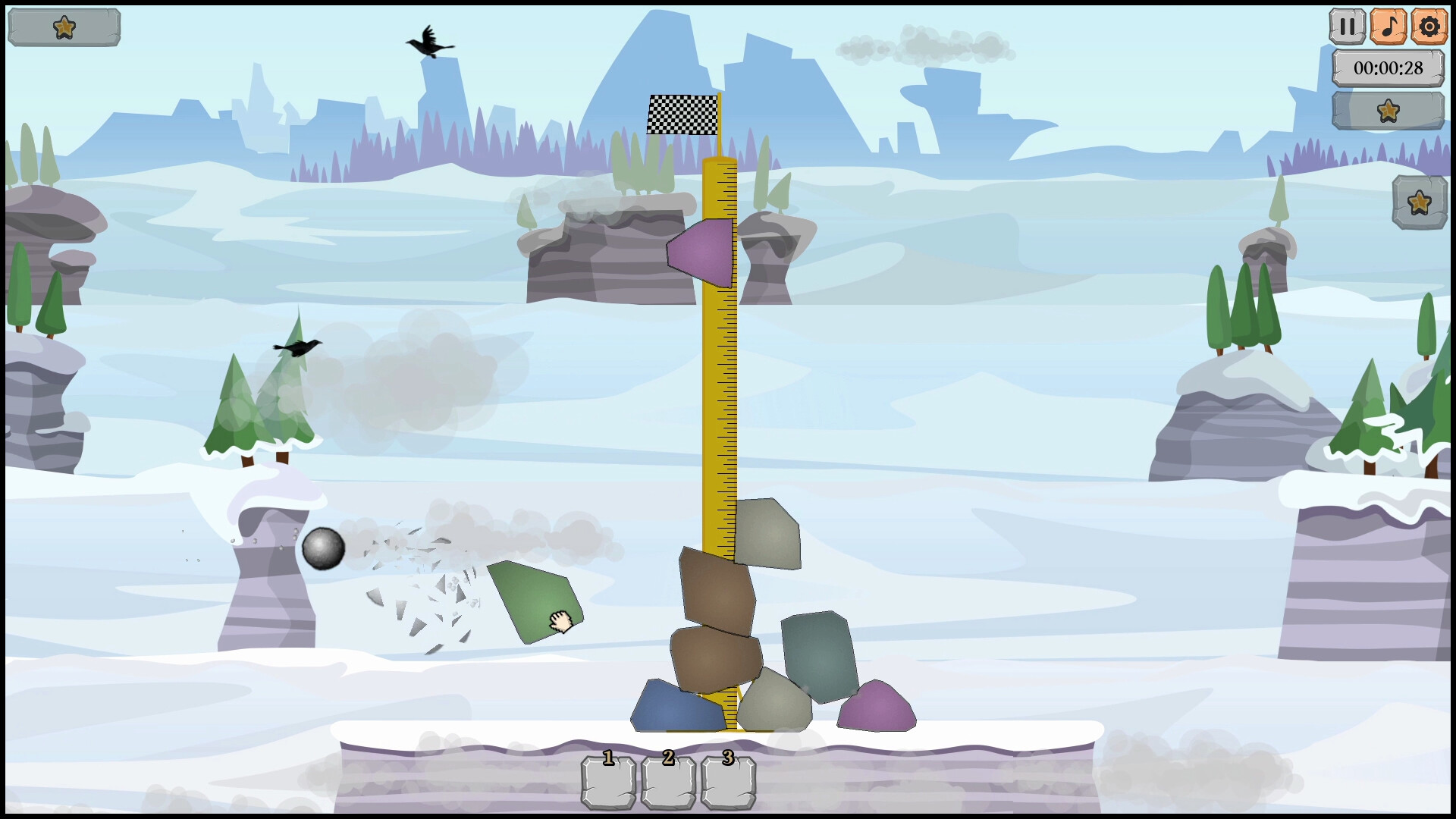Click the star panel in the top-left corner

point(64,27)
